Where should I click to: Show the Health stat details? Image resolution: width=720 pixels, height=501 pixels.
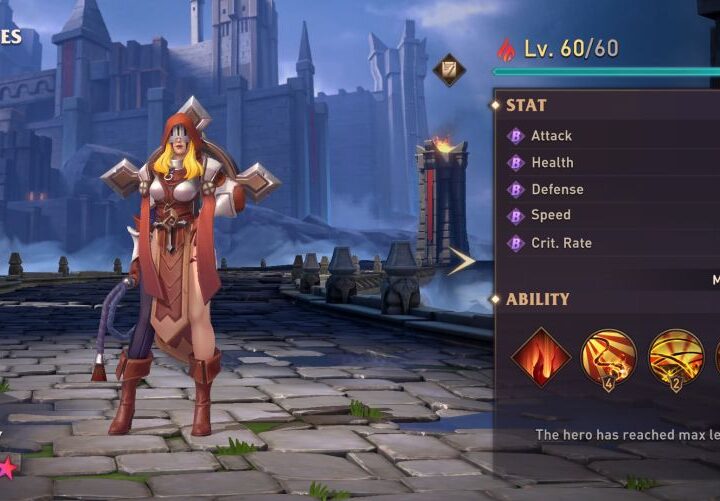552,162
